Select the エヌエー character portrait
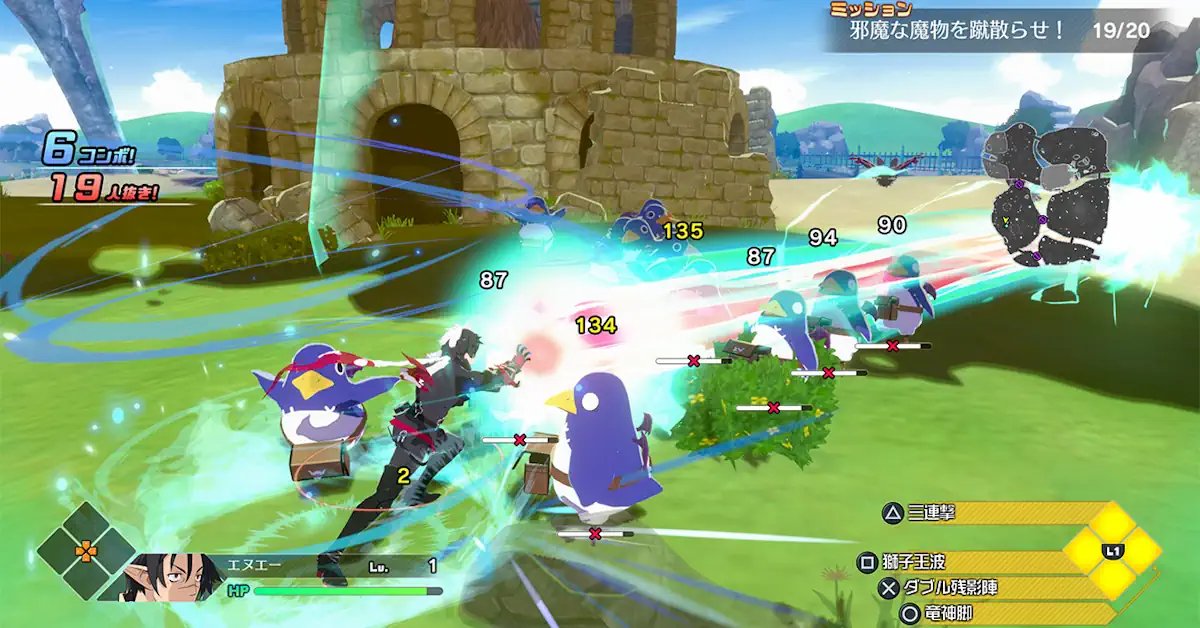Screen dimensions: 1200x628 tap(162, 577)
